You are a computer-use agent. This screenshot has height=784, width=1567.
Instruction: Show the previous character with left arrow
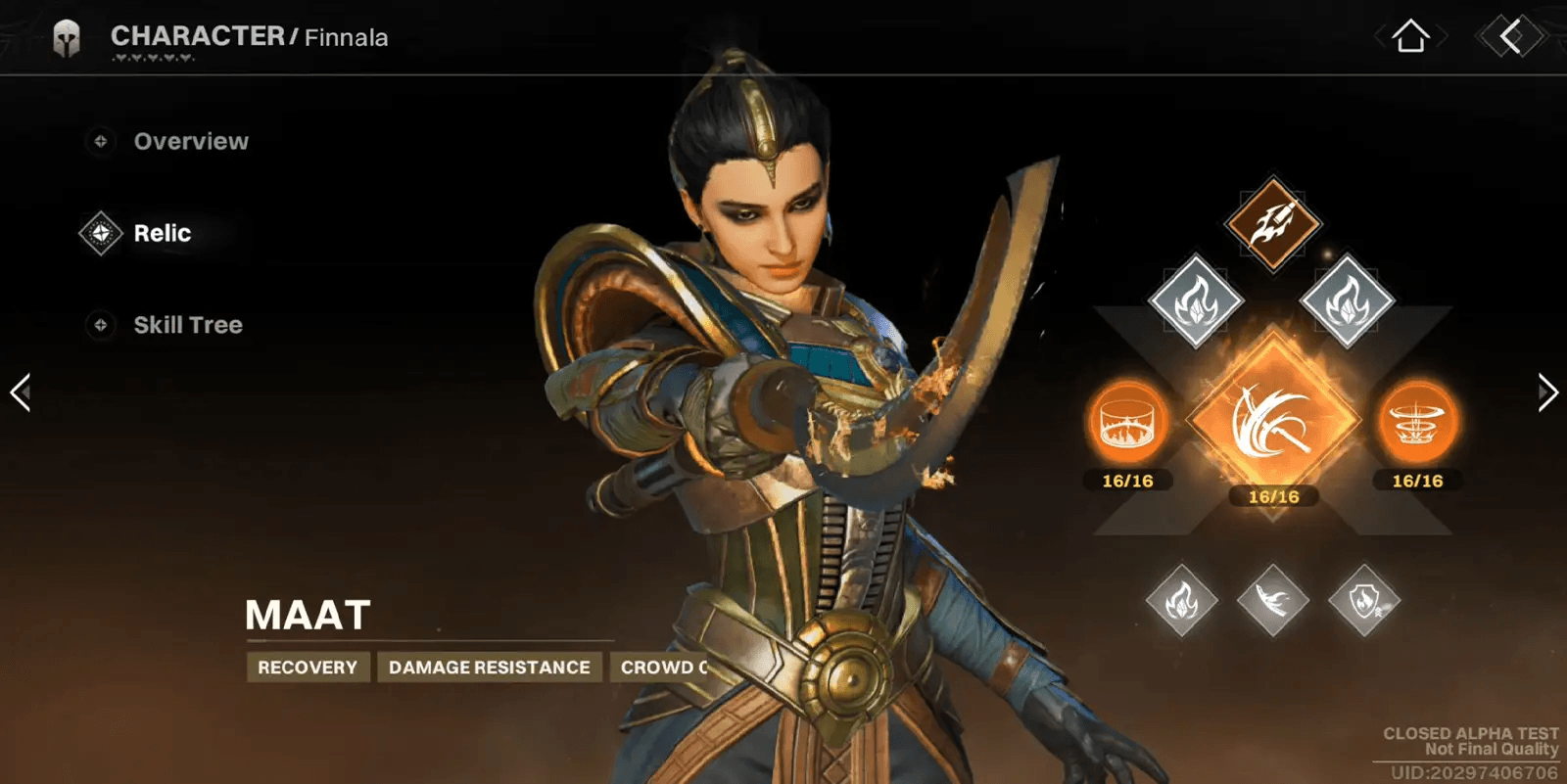click(x=21, y=392)
